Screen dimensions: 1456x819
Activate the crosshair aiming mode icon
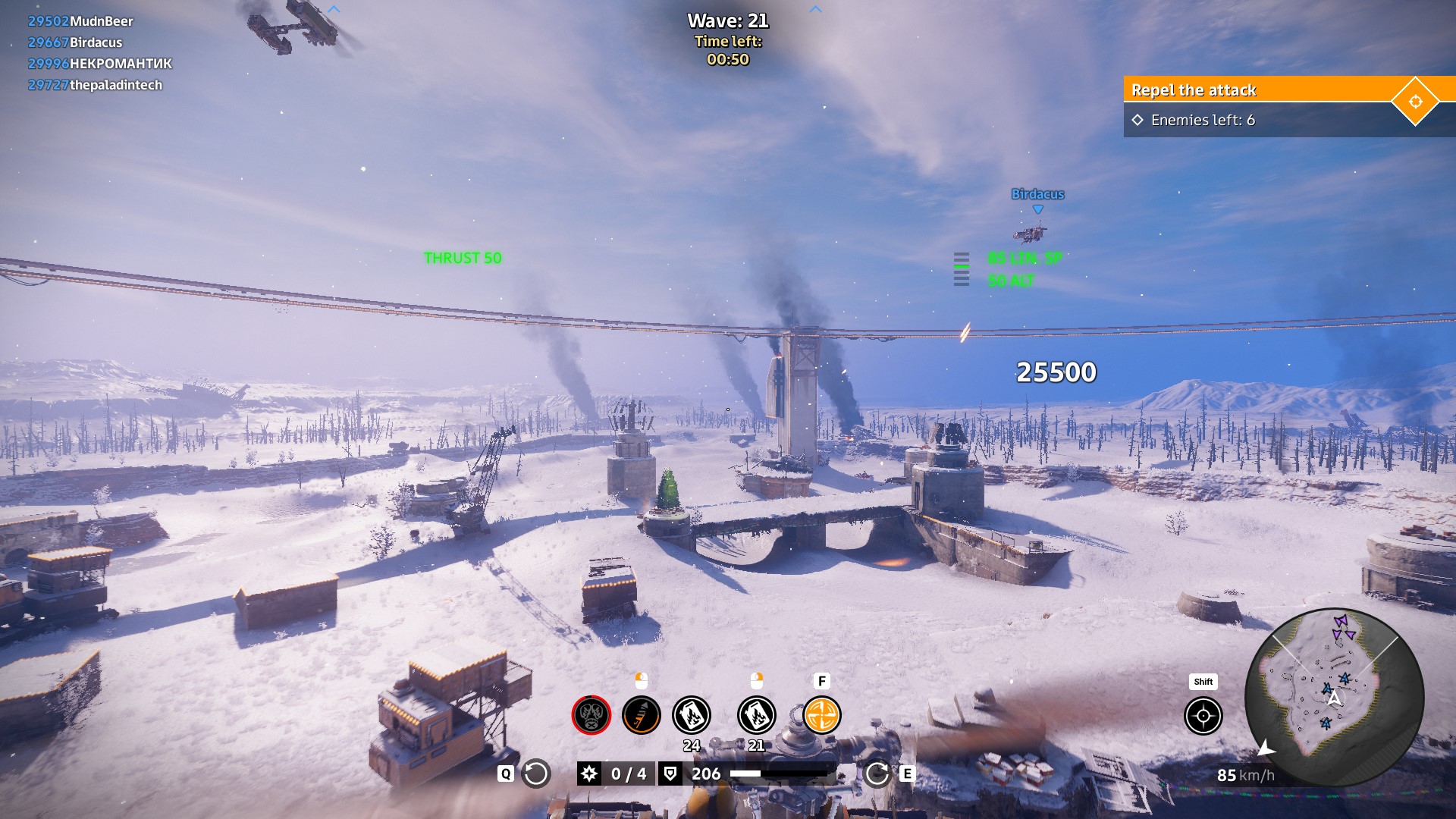coord(1203,716)
